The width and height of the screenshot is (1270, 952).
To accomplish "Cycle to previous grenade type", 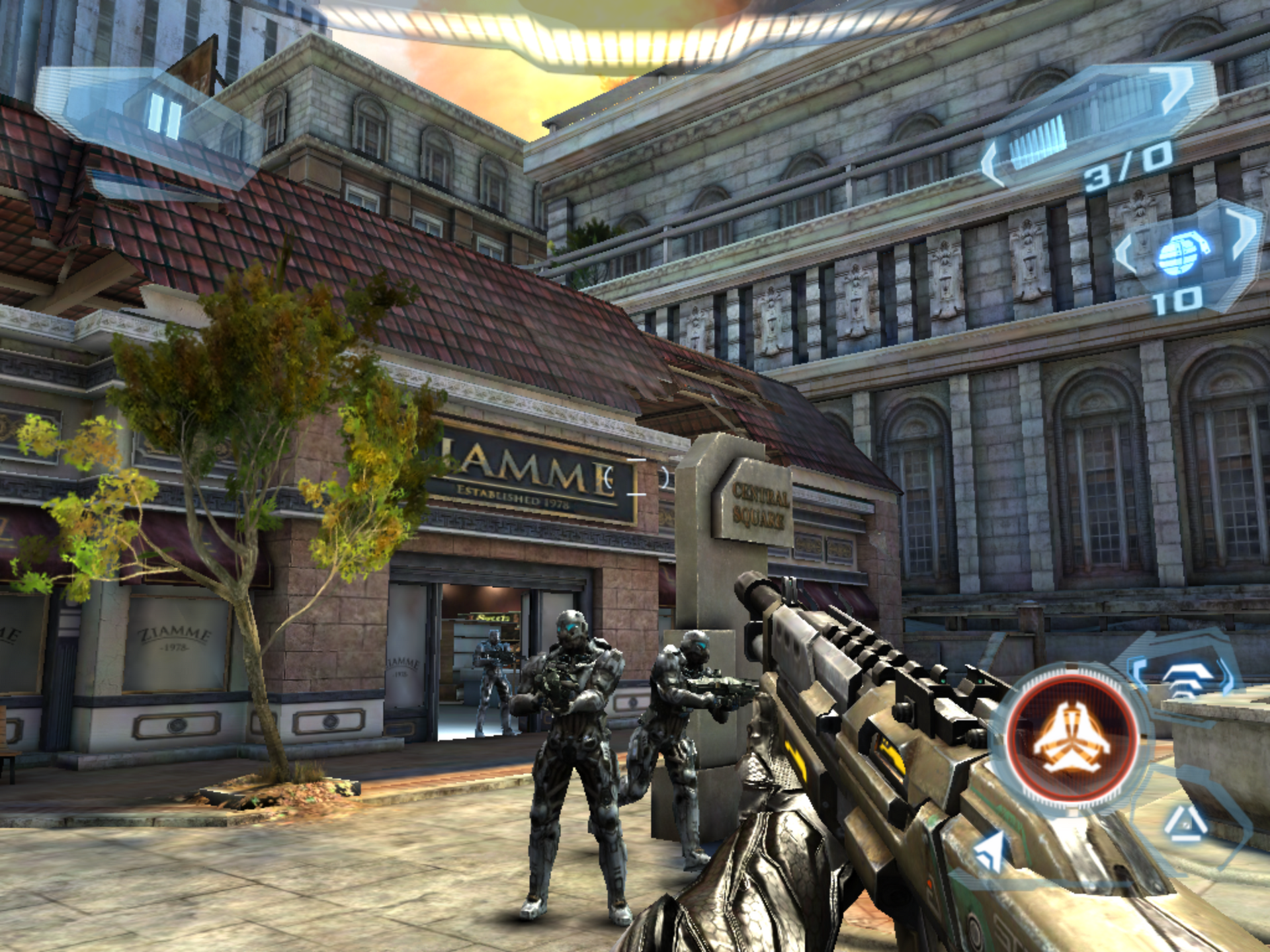I will (1126, 255).
